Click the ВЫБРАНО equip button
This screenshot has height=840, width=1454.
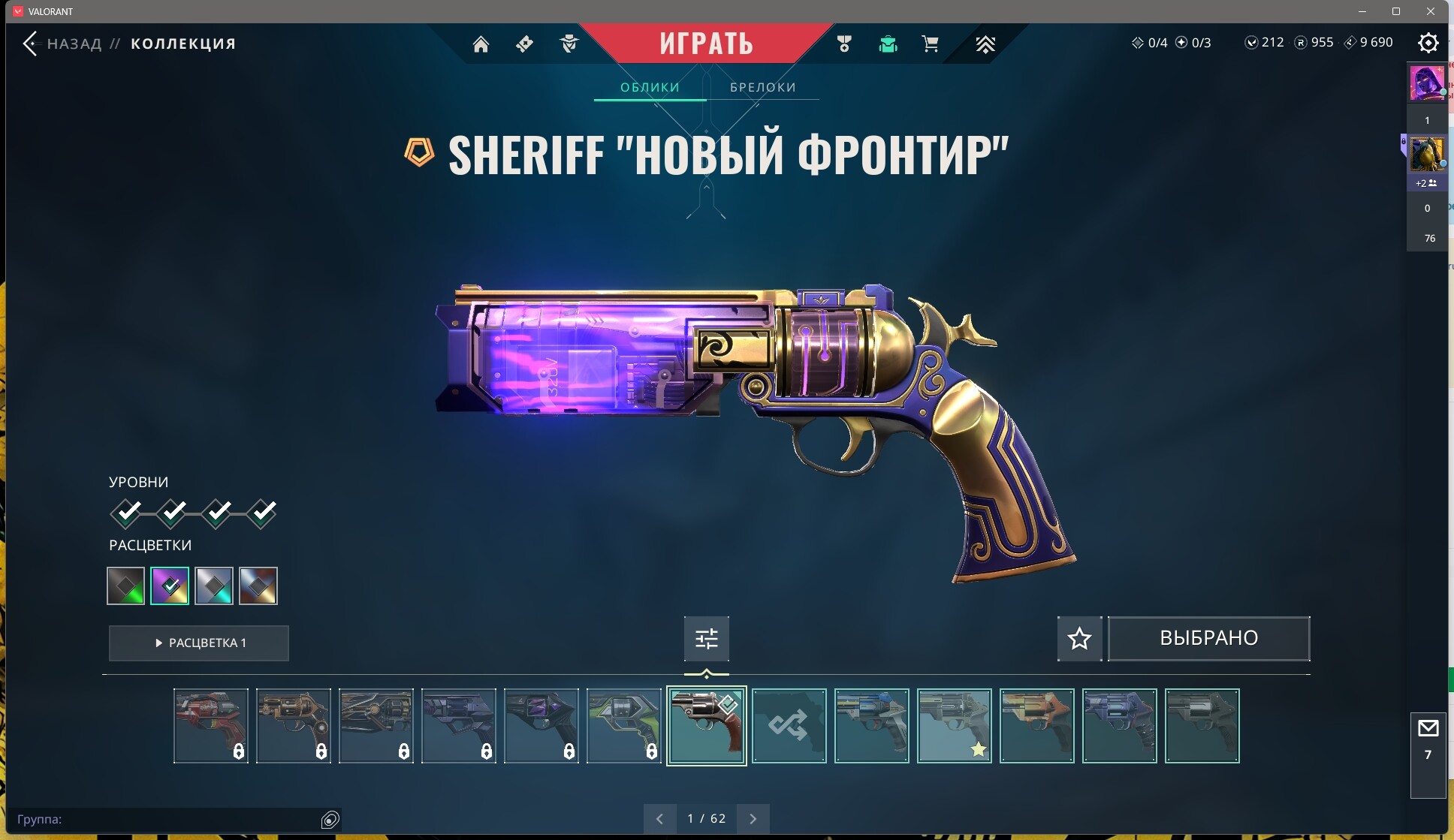[x=1208, y=639]
